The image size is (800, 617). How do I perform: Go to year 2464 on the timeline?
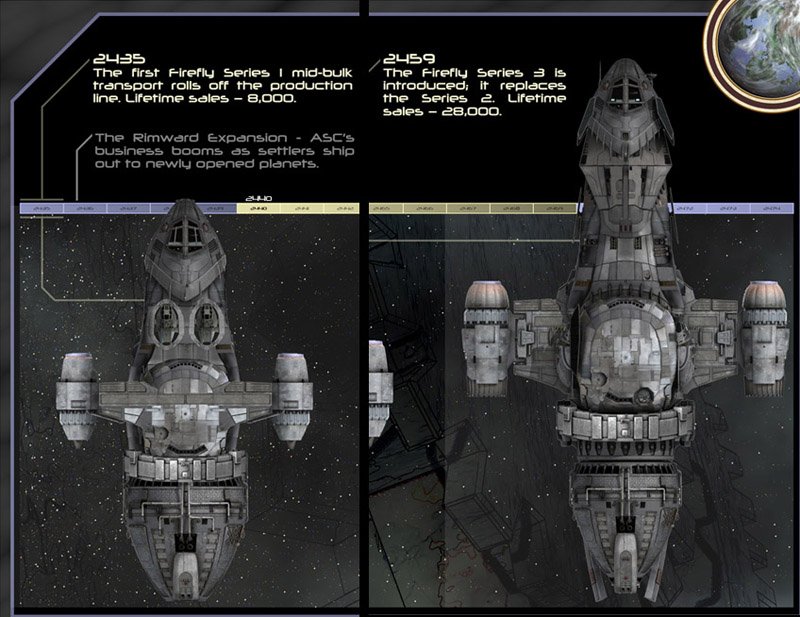(x=771, y=208)
